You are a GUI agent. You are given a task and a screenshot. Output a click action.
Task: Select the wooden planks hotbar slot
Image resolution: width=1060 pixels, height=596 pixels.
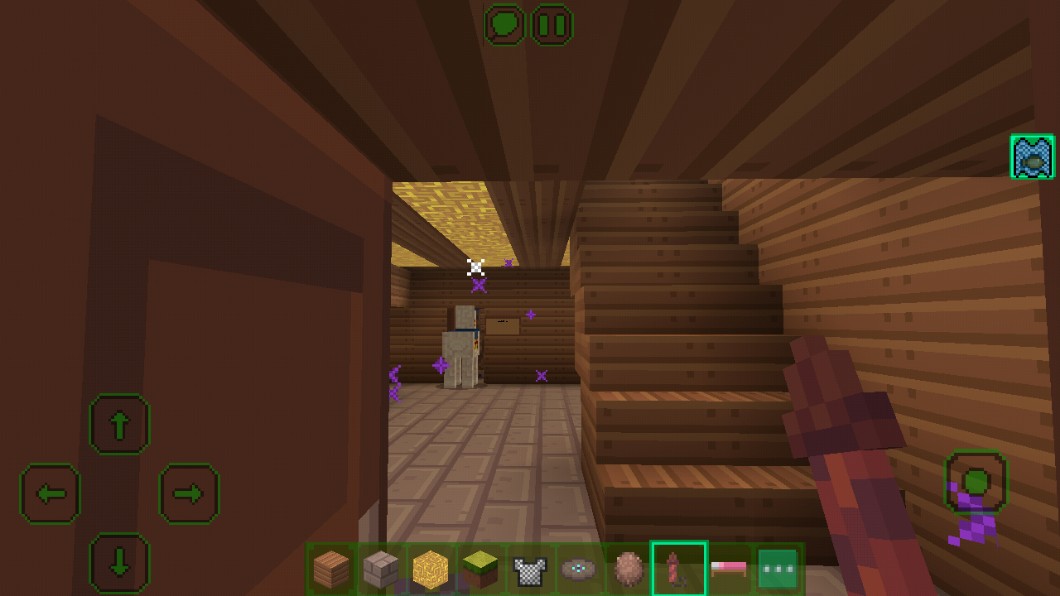(332, 570)
